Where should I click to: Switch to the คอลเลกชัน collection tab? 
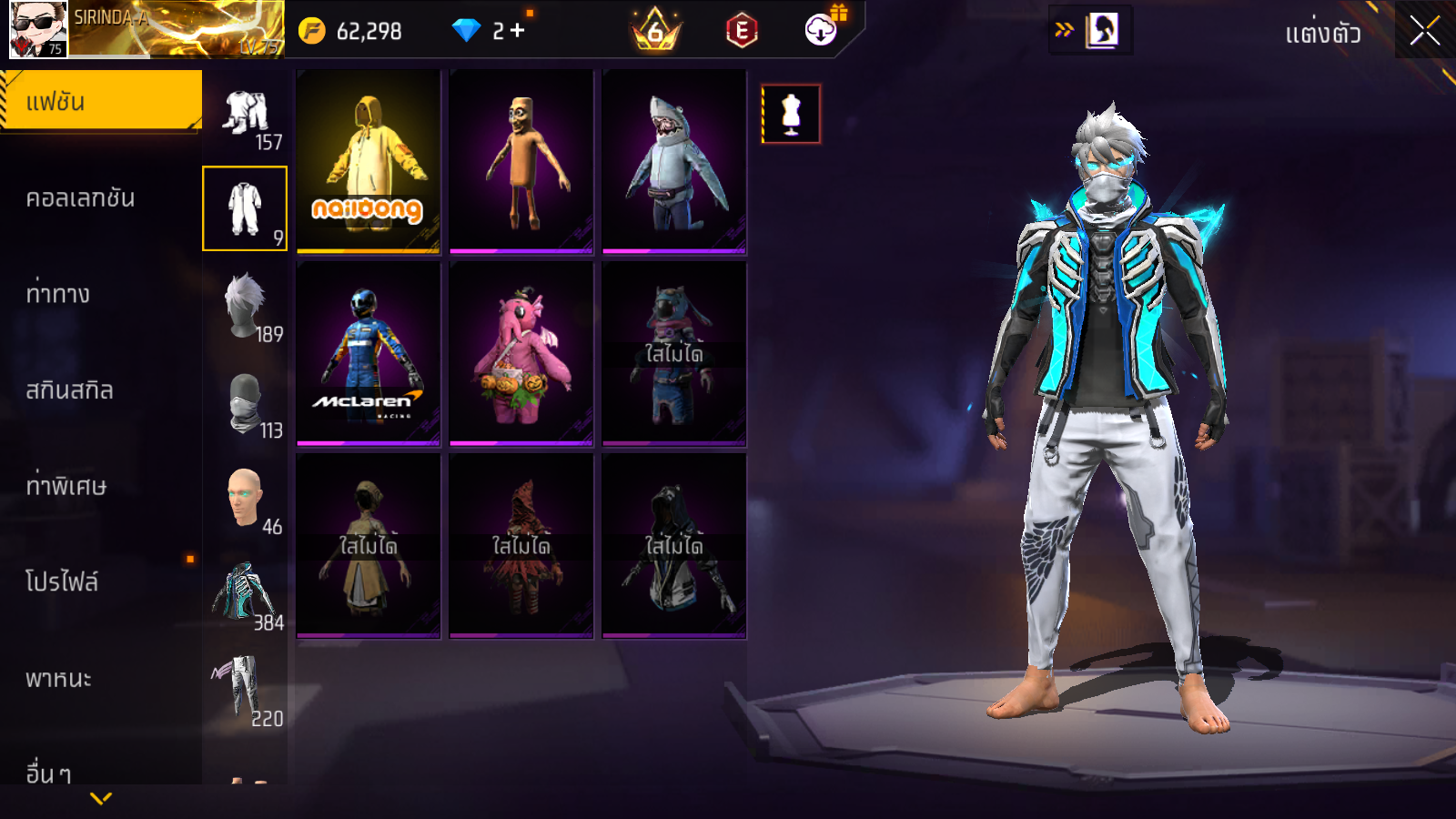pyautogui.click(x=81, y=198)
